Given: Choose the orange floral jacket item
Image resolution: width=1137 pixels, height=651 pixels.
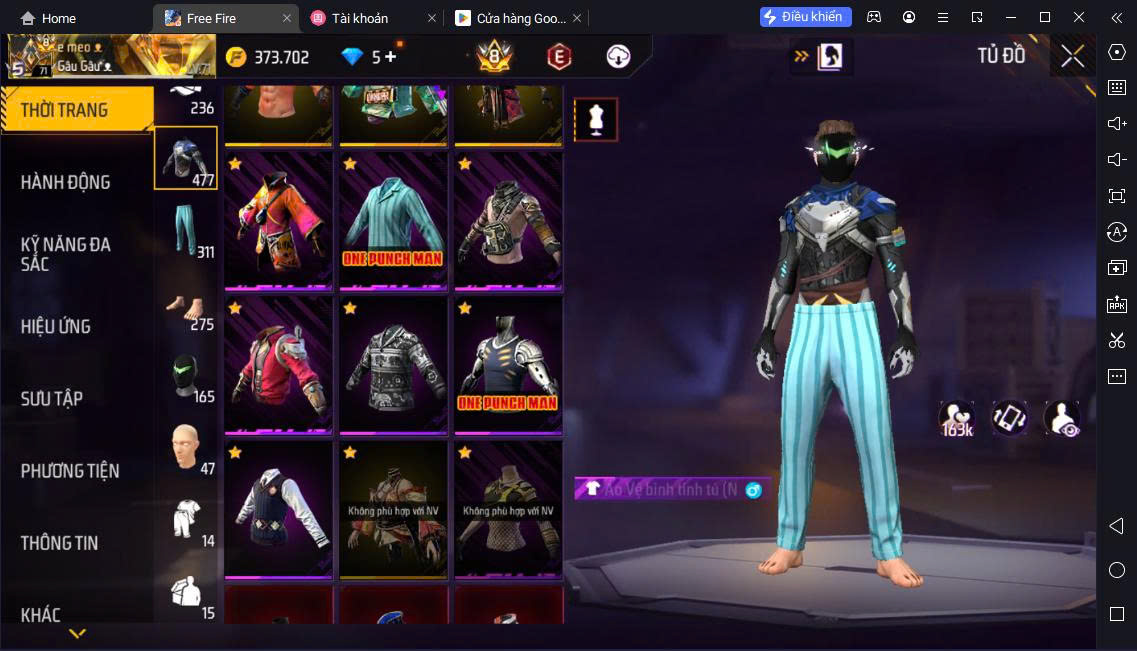Looking at the screenshot, I should (278, 220).
